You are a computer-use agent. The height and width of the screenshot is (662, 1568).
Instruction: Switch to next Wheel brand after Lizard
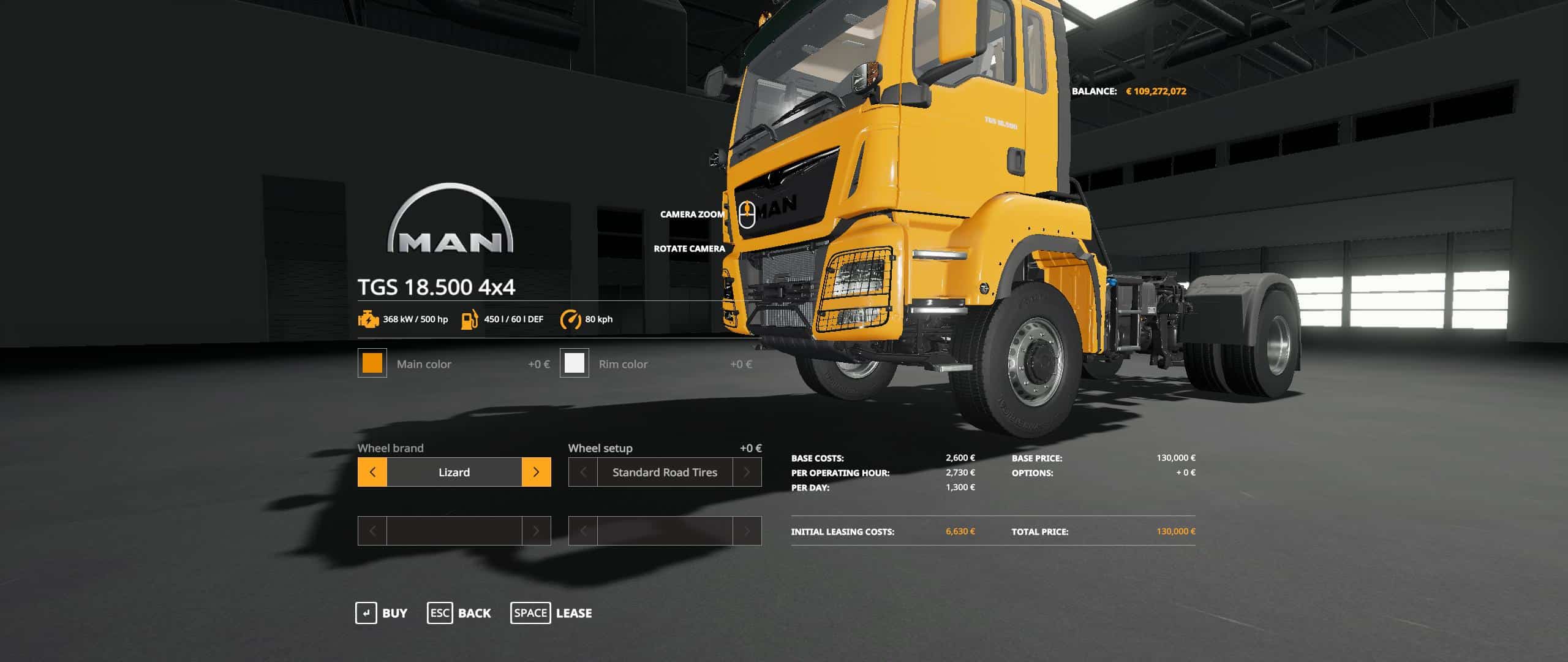coord(536,472)
